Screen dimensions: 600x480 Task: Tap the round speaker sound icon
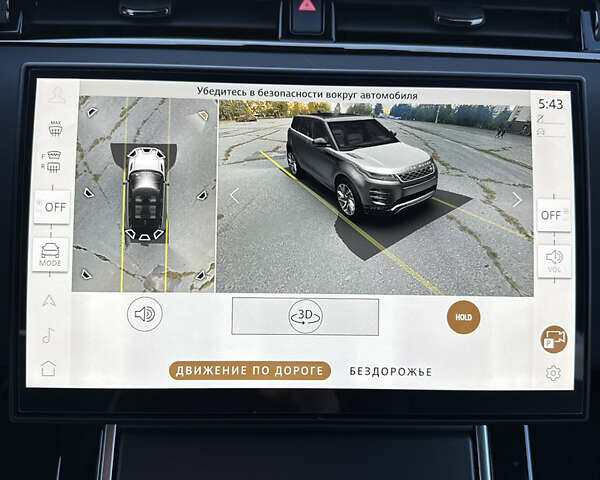click(x=144, y=314)
